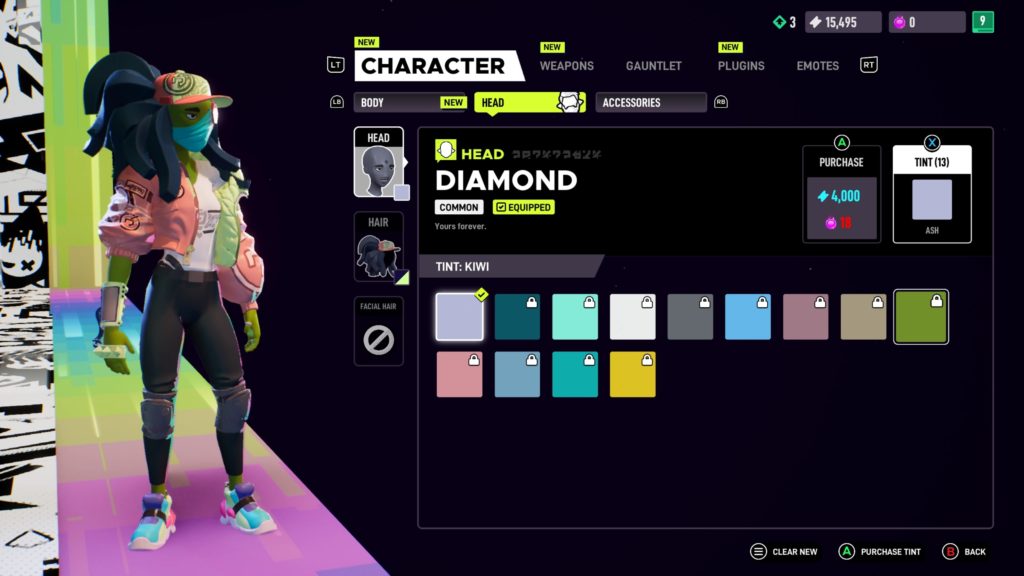Show the Emotes tab

pos(817,66)
